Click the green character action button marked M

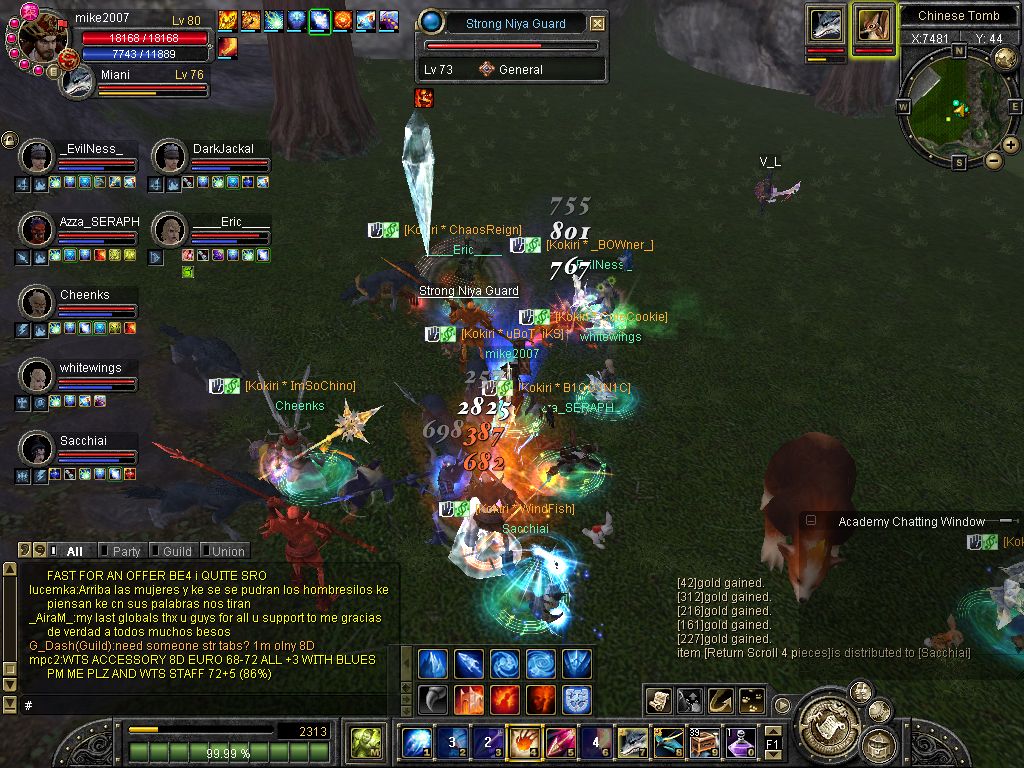coord(363,744)
